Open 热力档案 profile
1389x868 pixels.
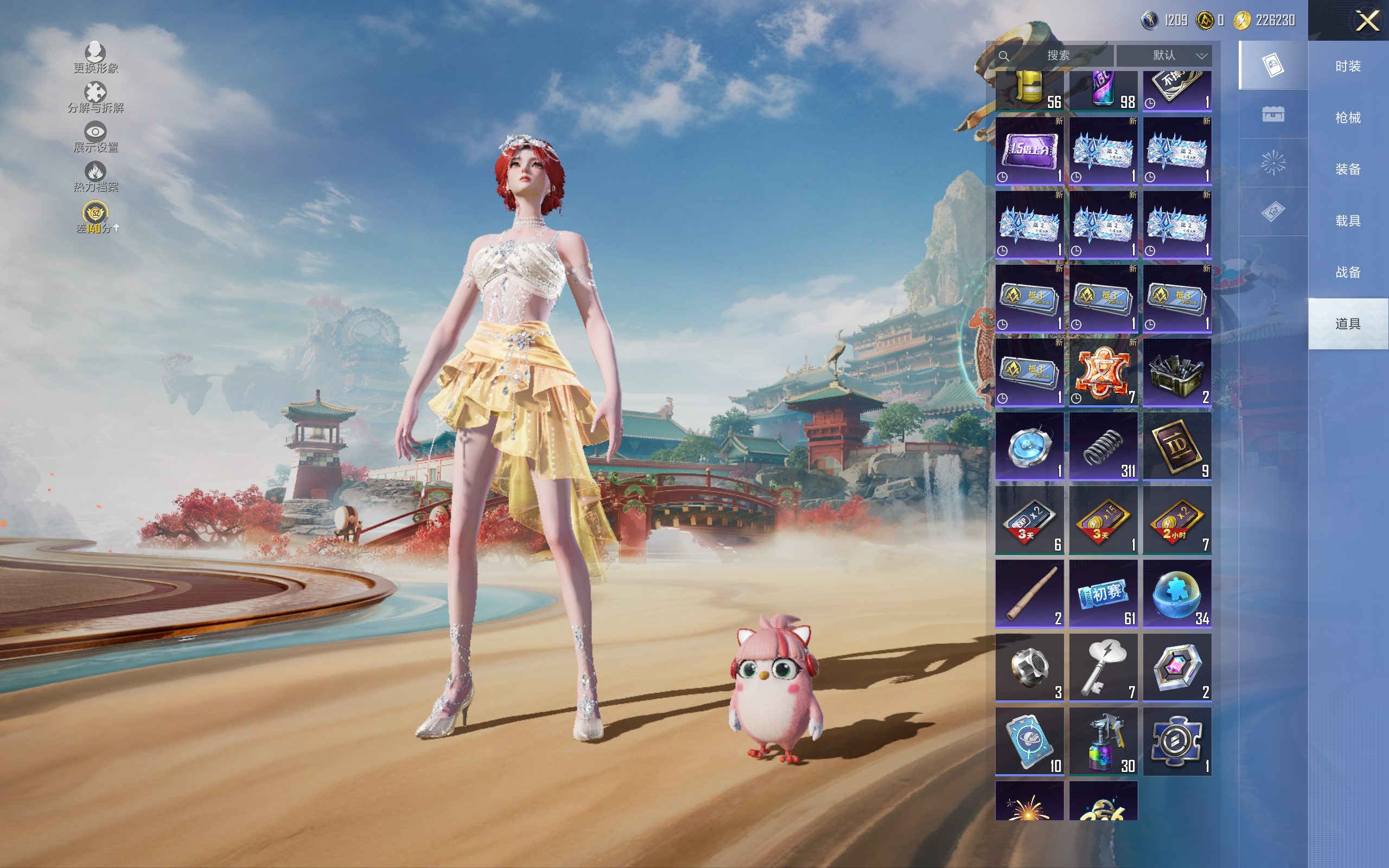(x=95, y=176)
